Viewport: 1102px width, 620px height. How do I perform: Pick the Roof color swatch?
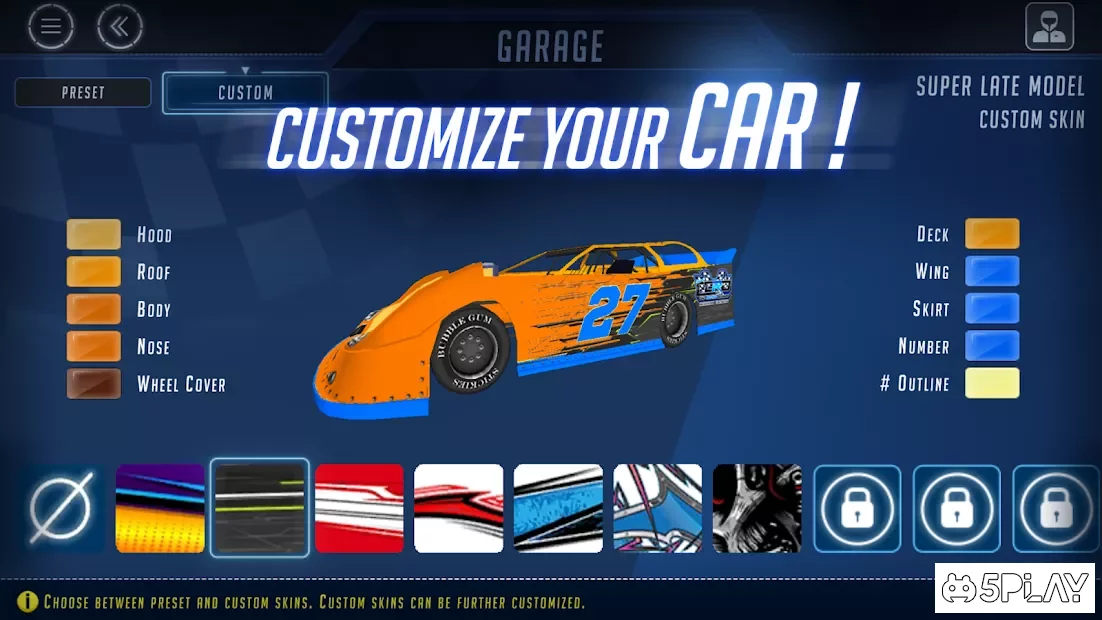94,272
